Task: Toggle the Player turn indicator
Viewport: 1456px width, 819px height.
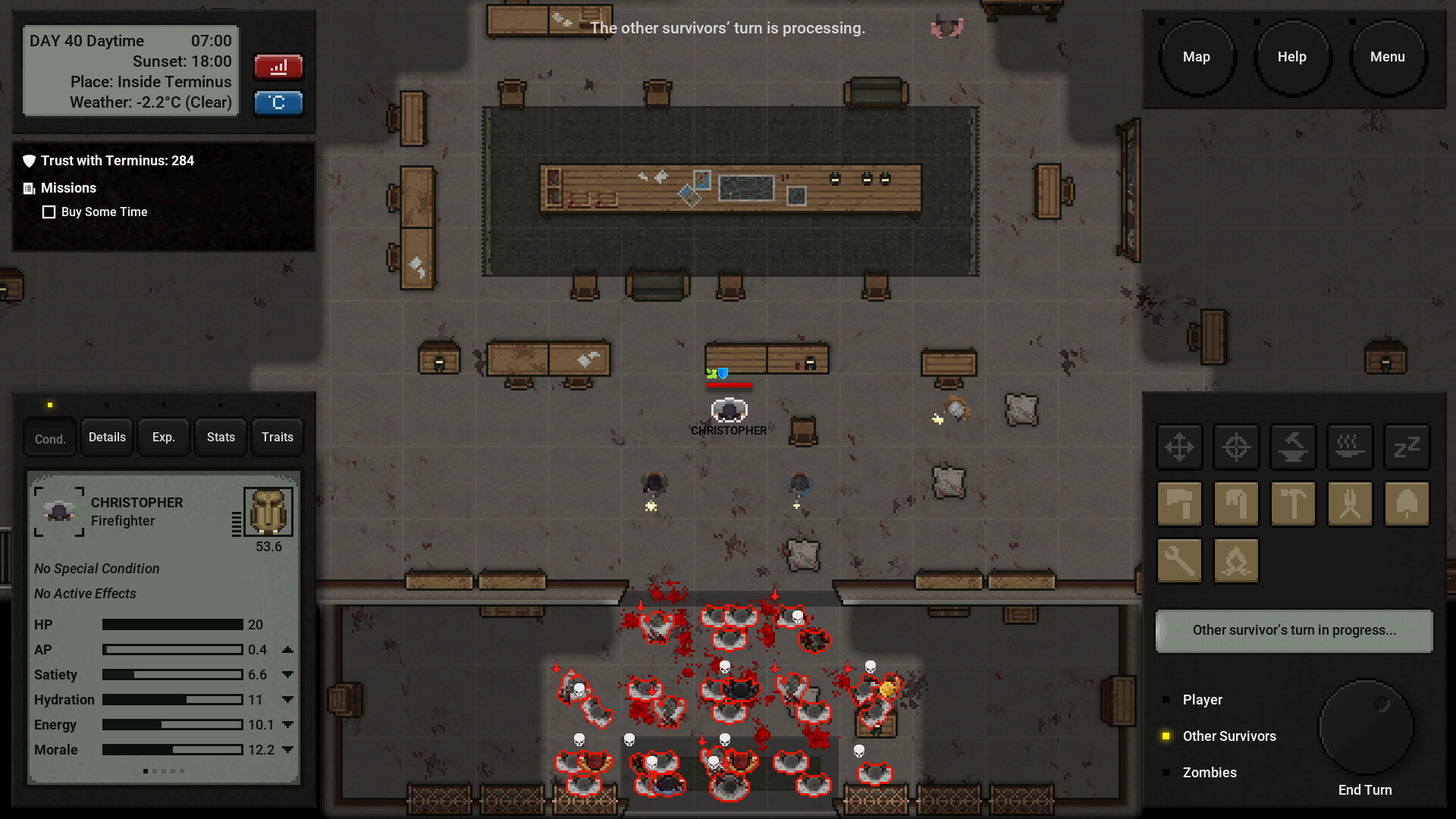Action: click(x=1166, y=699)
